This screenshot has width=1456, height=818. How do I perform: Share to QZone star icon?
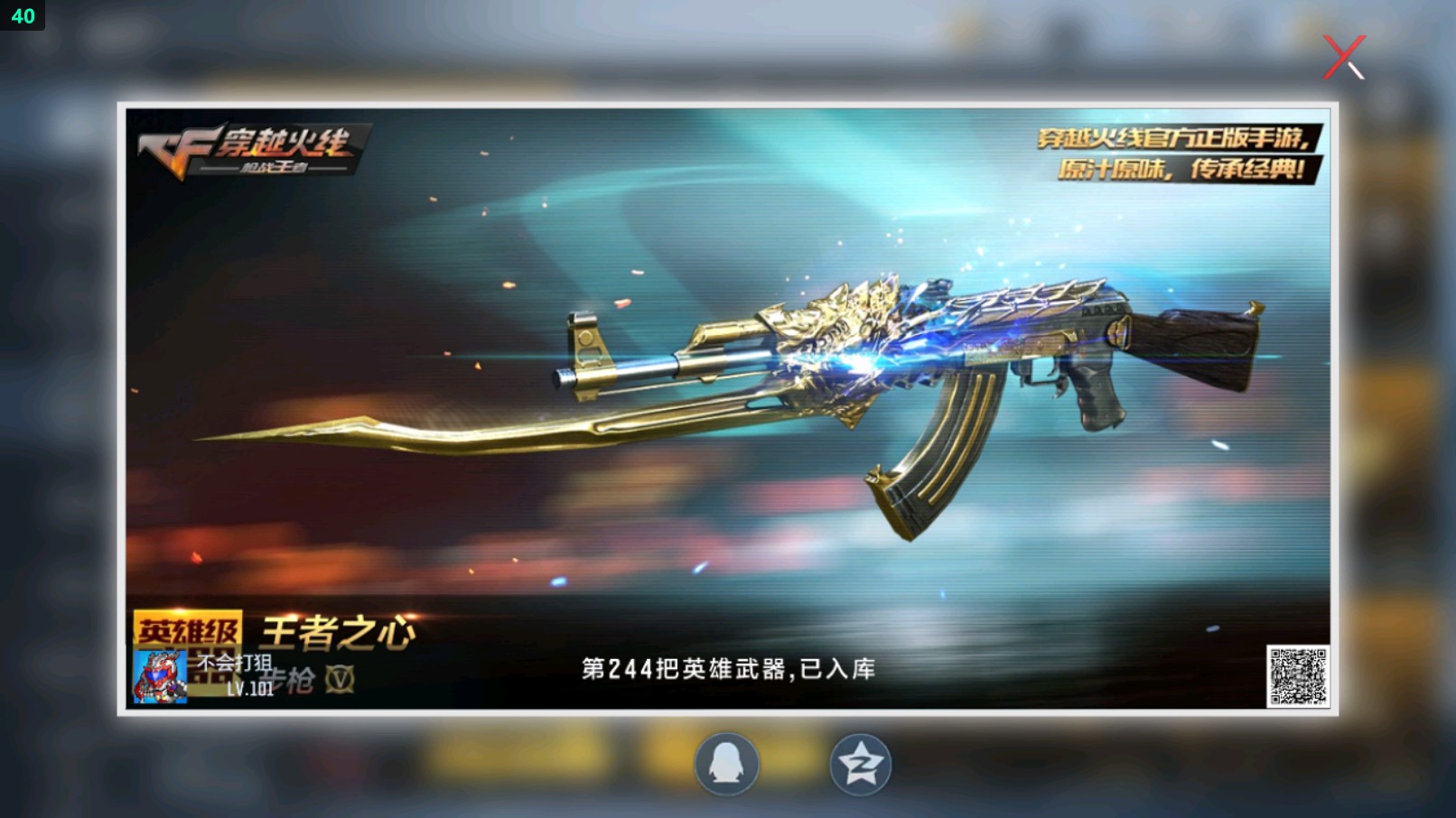861,764
